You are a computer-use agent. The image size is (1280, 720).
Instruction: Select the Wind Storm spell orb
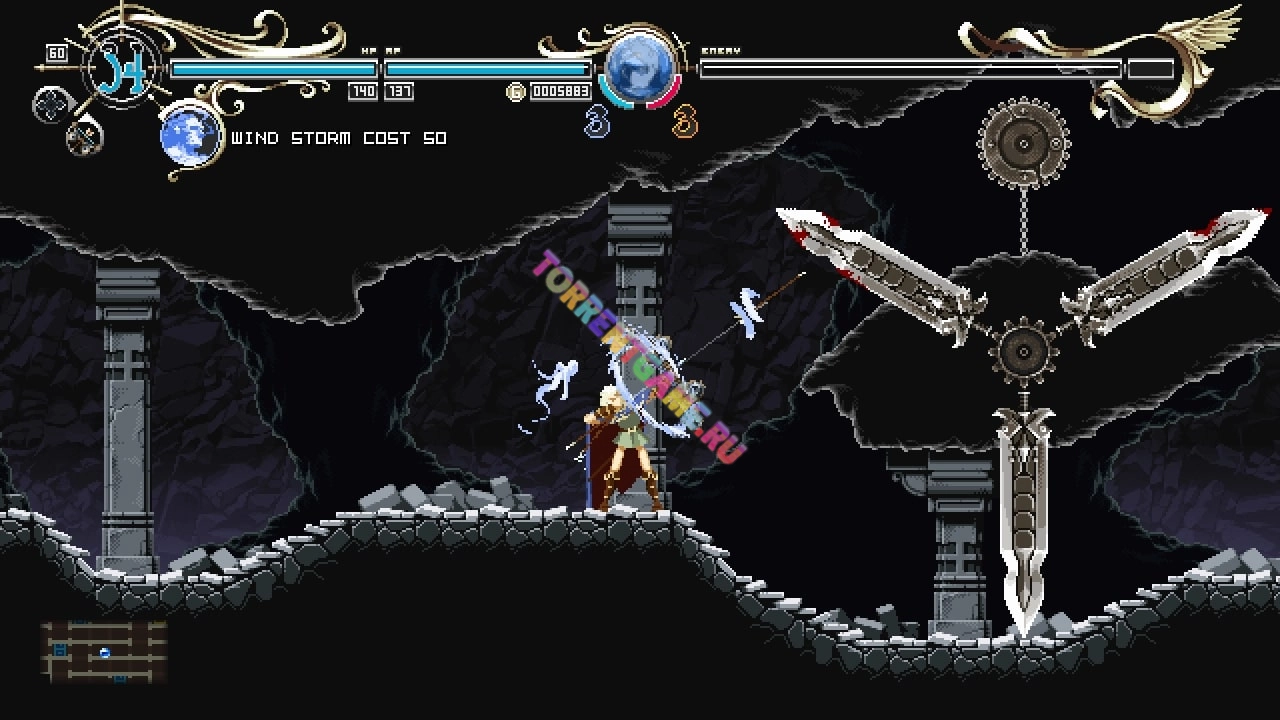(x=190, y=134)
